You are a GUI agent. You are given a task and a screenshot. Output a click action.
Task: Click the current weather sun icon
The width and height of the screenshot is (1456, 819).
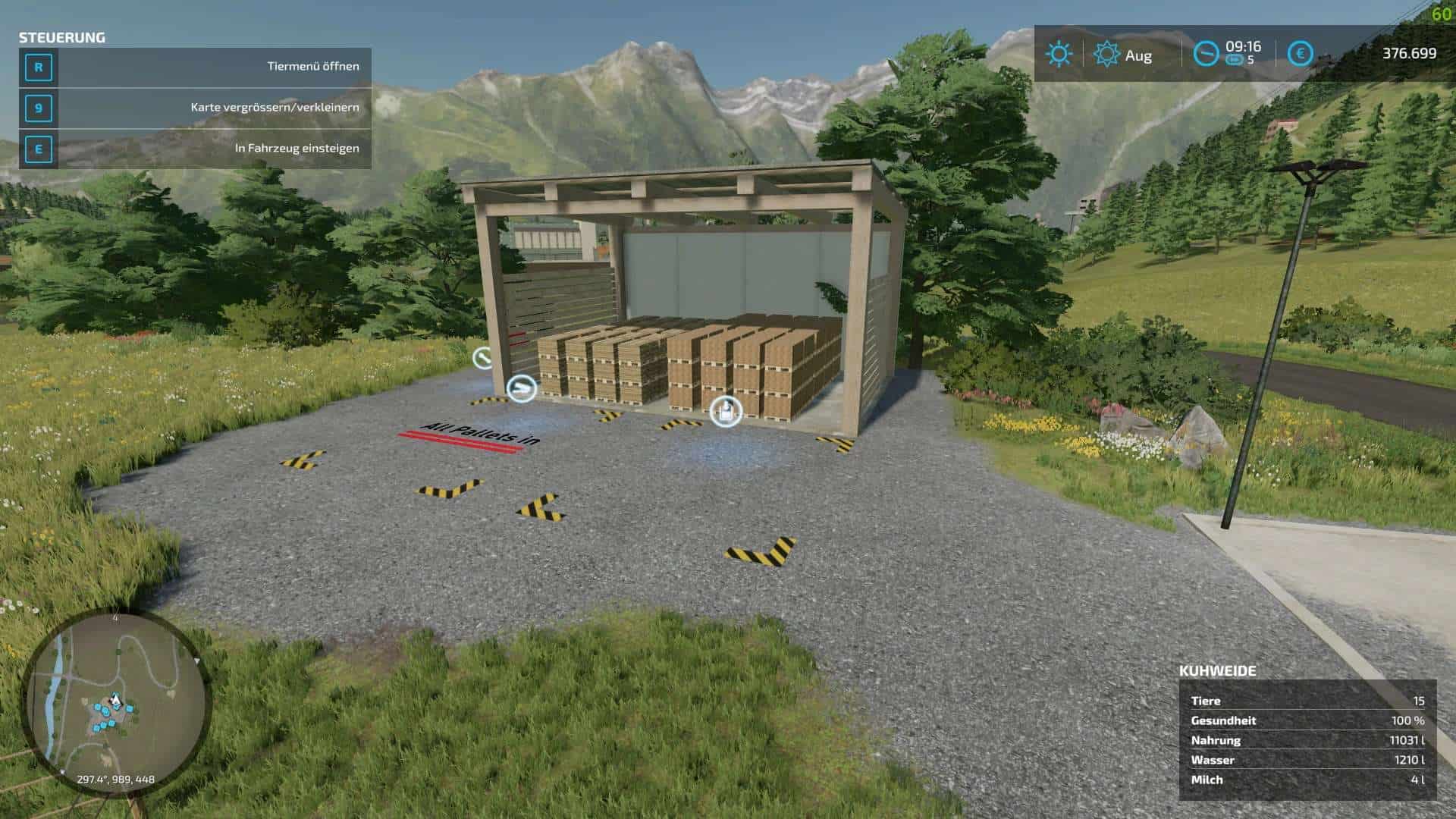click(x=1057, y=54)
